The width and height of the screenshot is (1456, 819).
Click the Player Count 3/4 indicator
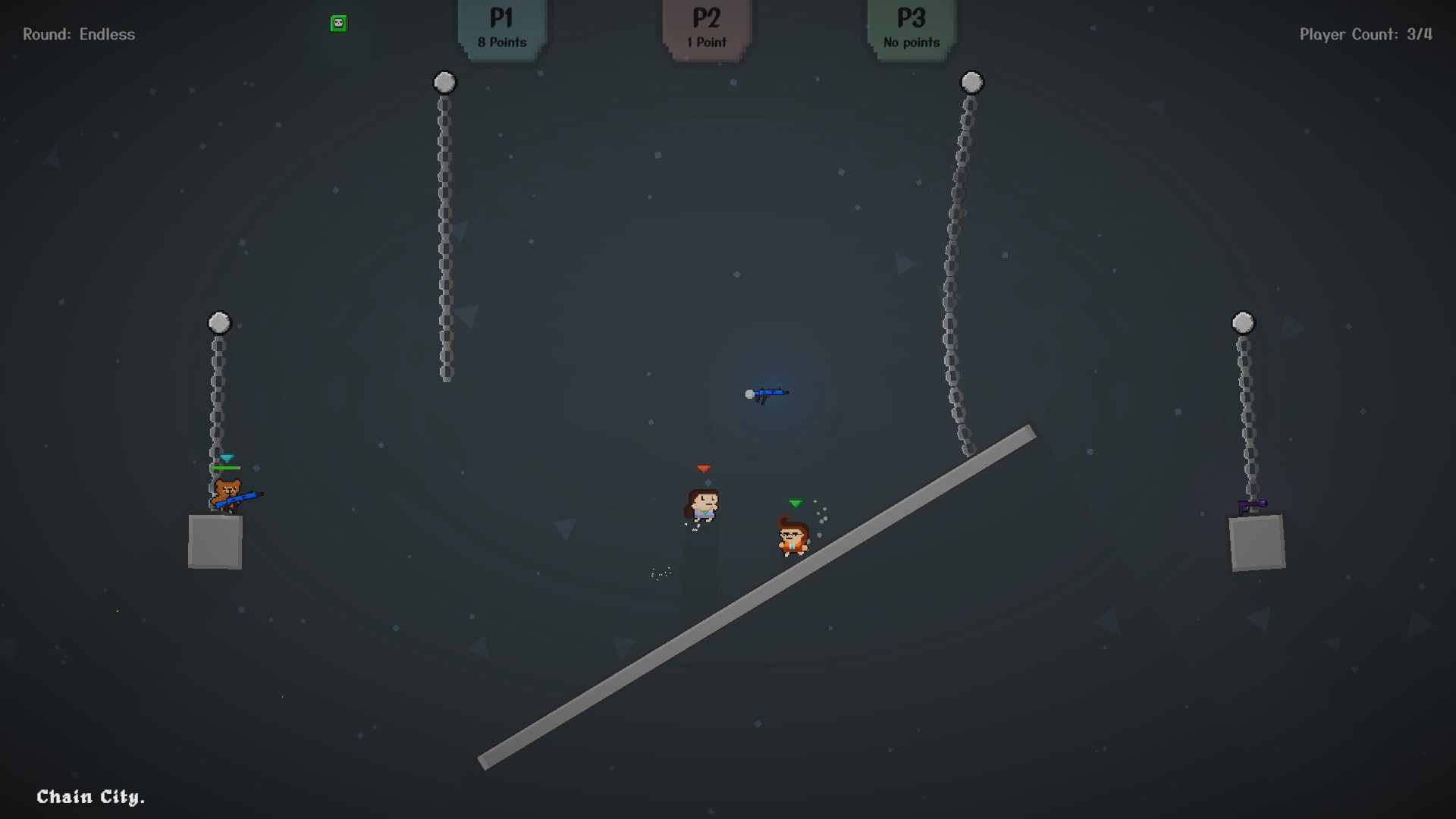[x=1365, y=33]
